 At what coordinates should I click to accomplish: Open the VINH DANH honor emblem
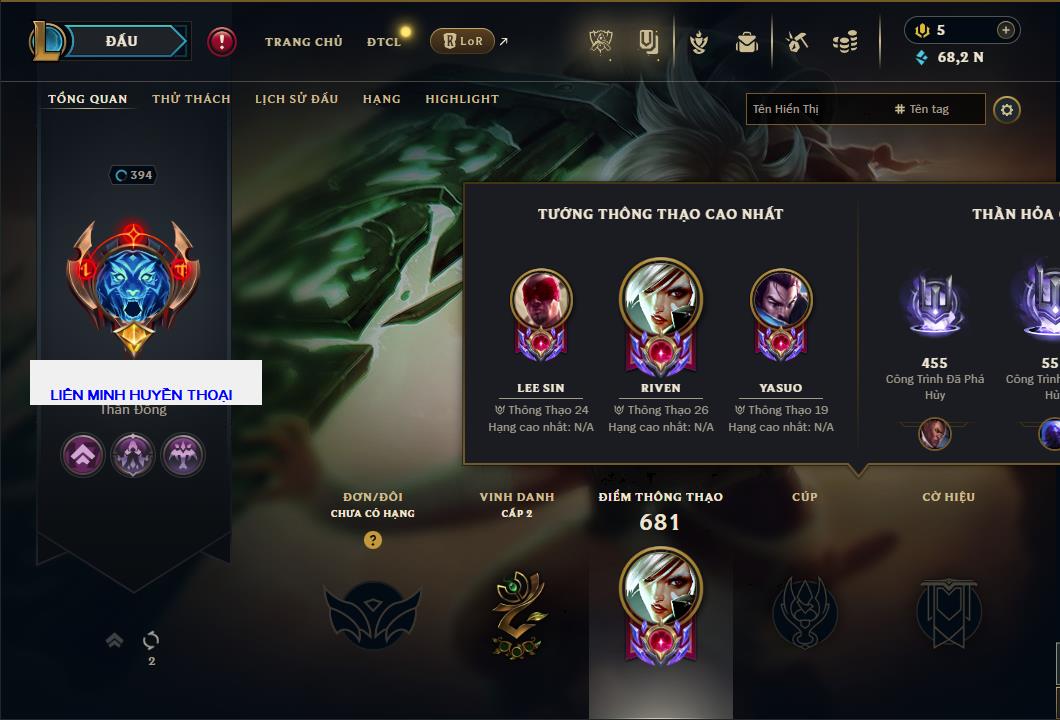(x=517, y=613)
